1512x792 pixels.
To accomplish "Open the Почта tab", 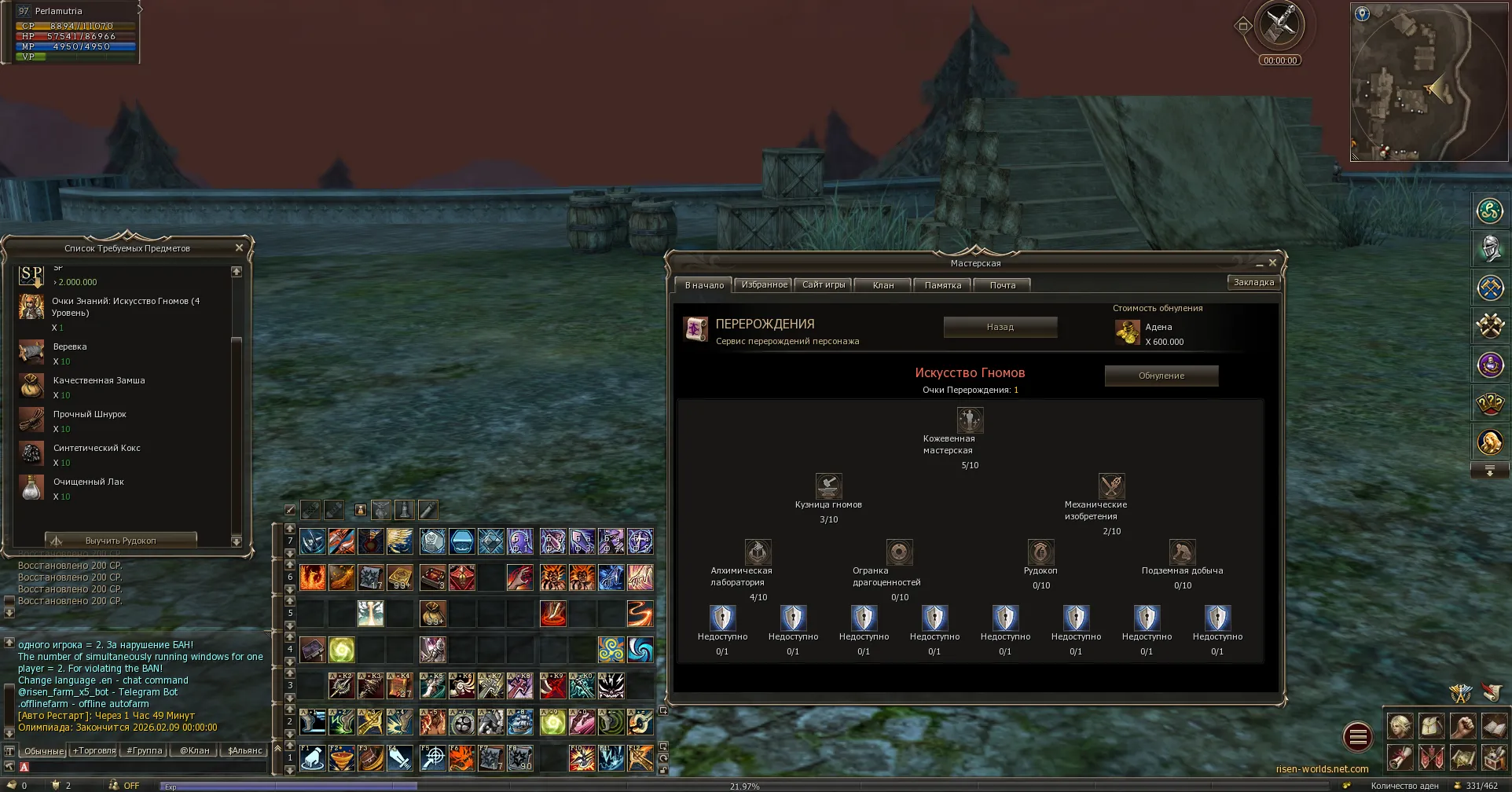I will click(1002, 285).
